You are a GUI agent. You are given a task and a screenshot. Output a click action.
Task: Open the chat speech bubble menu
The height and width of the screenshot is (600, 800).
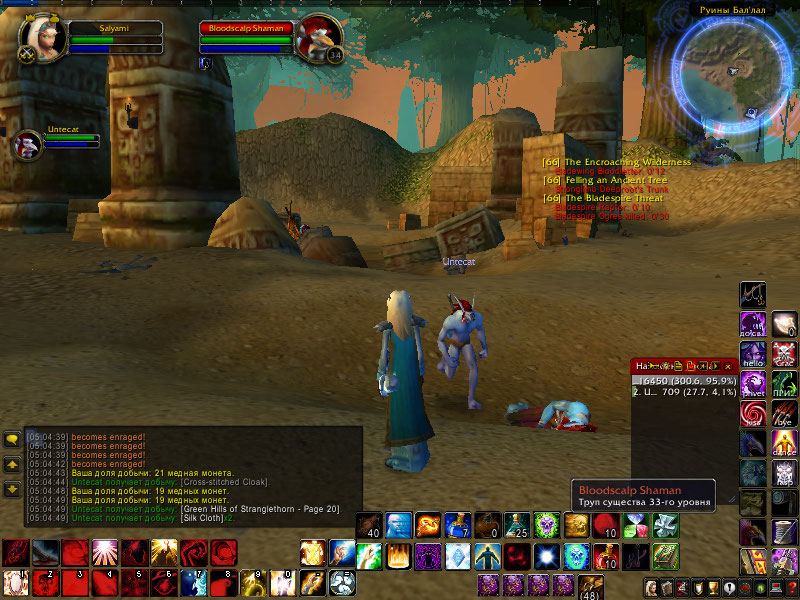coord(12,439)
